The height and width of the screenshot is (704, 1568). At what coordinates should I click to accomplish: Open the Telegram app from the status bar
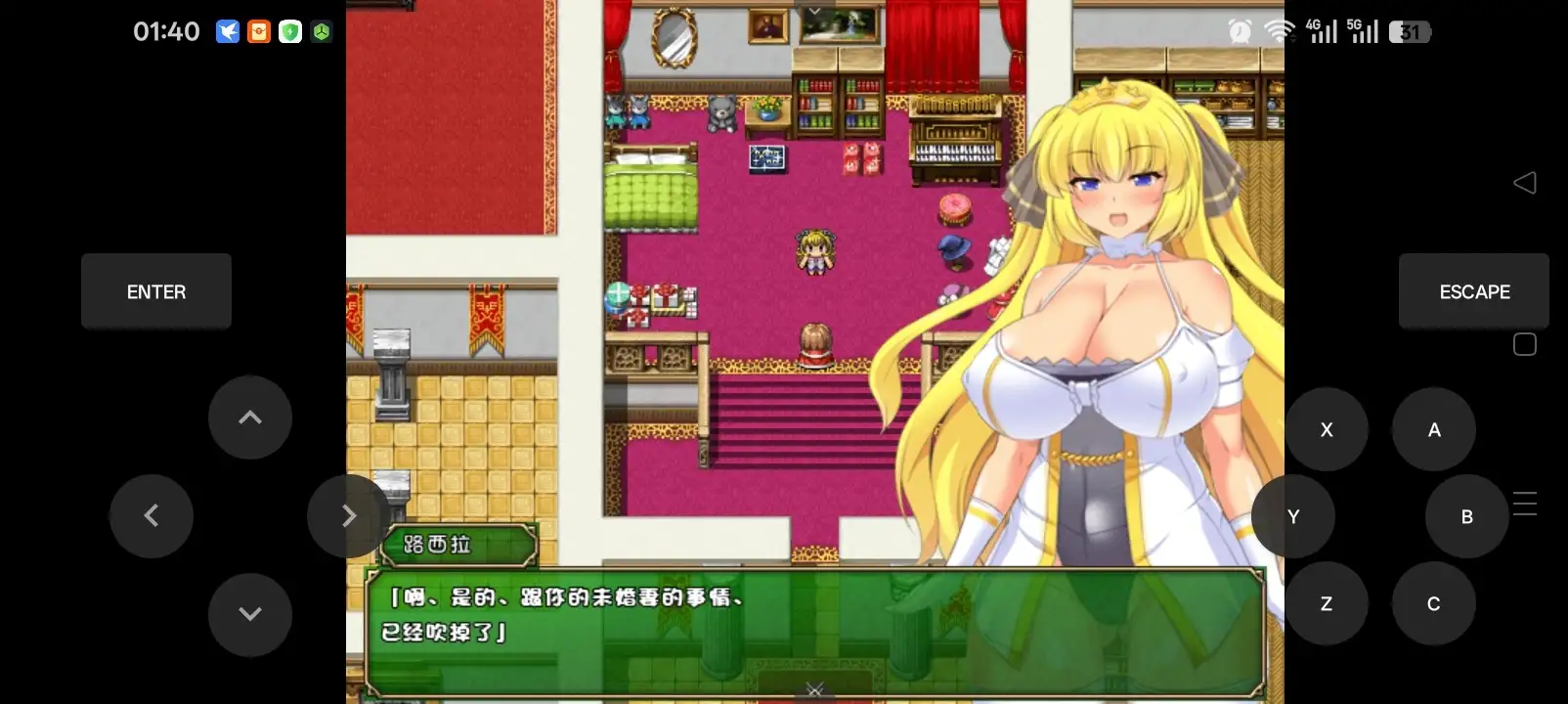(x=227, y=31)
